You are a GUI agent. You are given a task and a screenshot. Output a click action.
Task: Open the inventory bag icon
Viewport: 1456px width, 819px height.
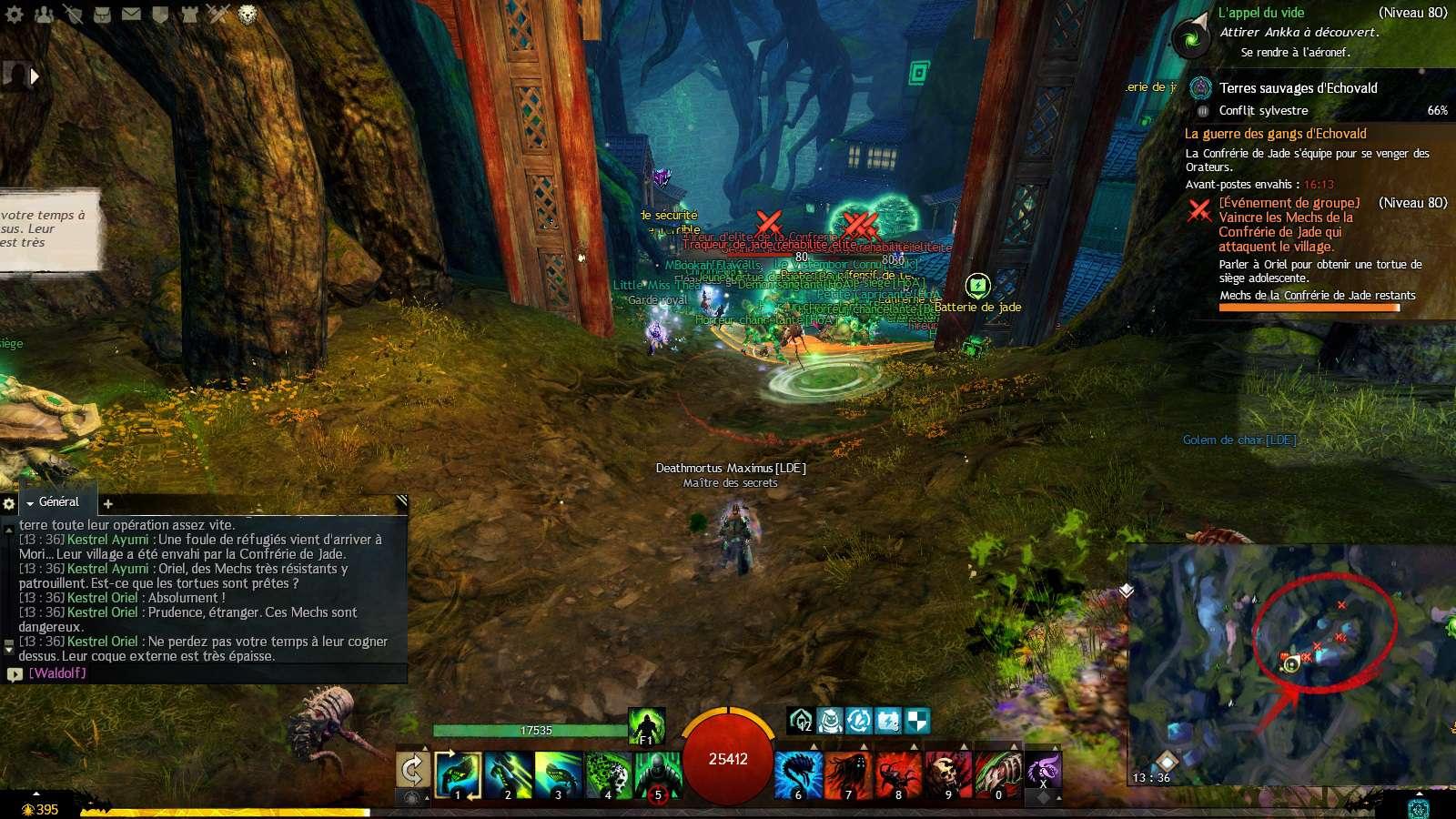102,13
